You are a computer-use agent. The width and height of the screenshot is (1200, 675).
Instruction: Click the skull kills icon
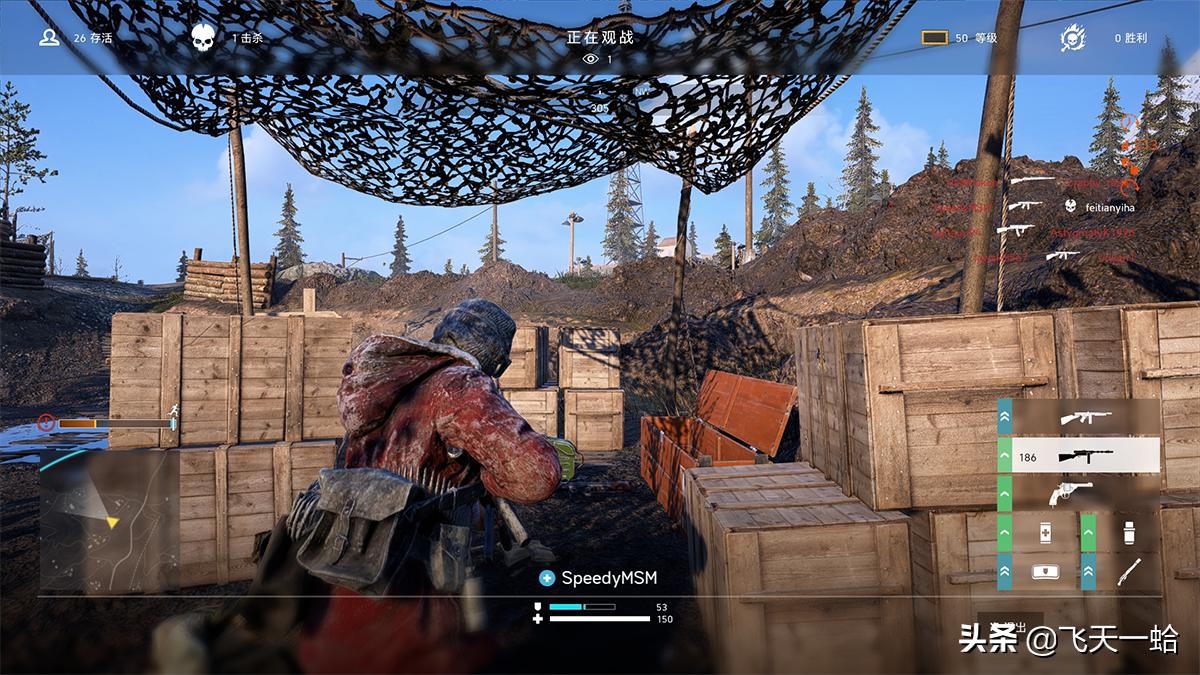click(x=203, y=38)
